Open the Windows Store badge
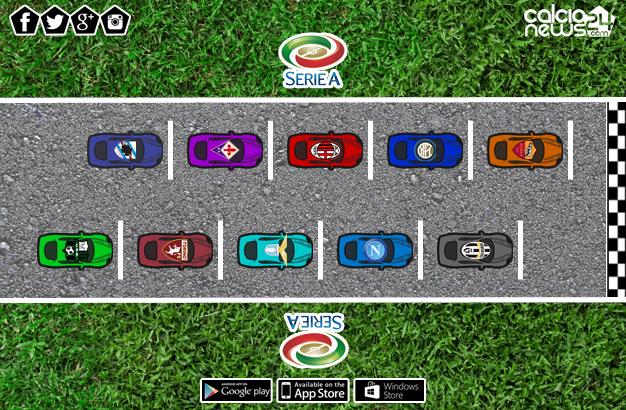 coord(389,390)
